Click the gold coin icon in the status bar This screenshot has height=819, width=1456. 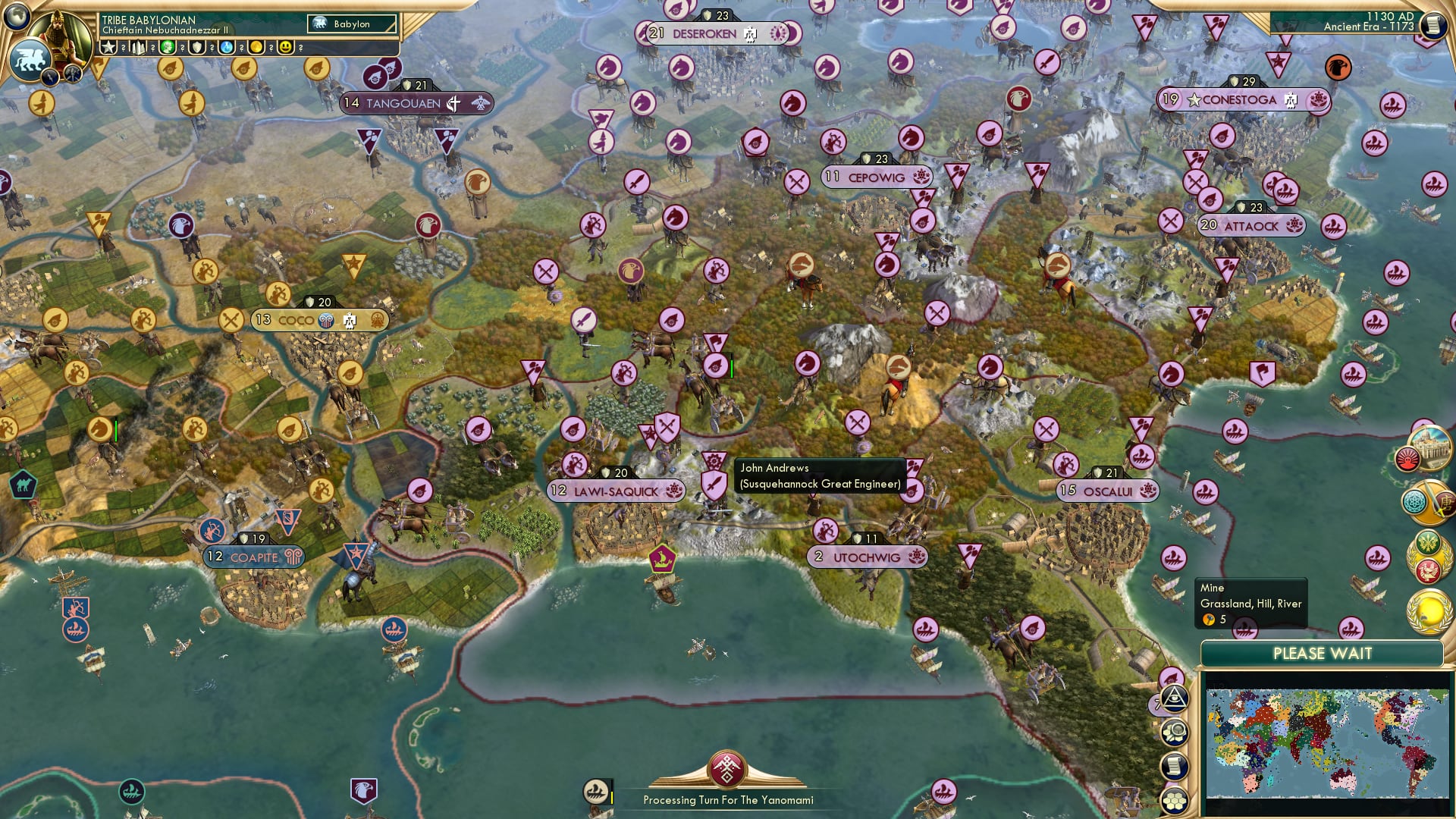256,47
